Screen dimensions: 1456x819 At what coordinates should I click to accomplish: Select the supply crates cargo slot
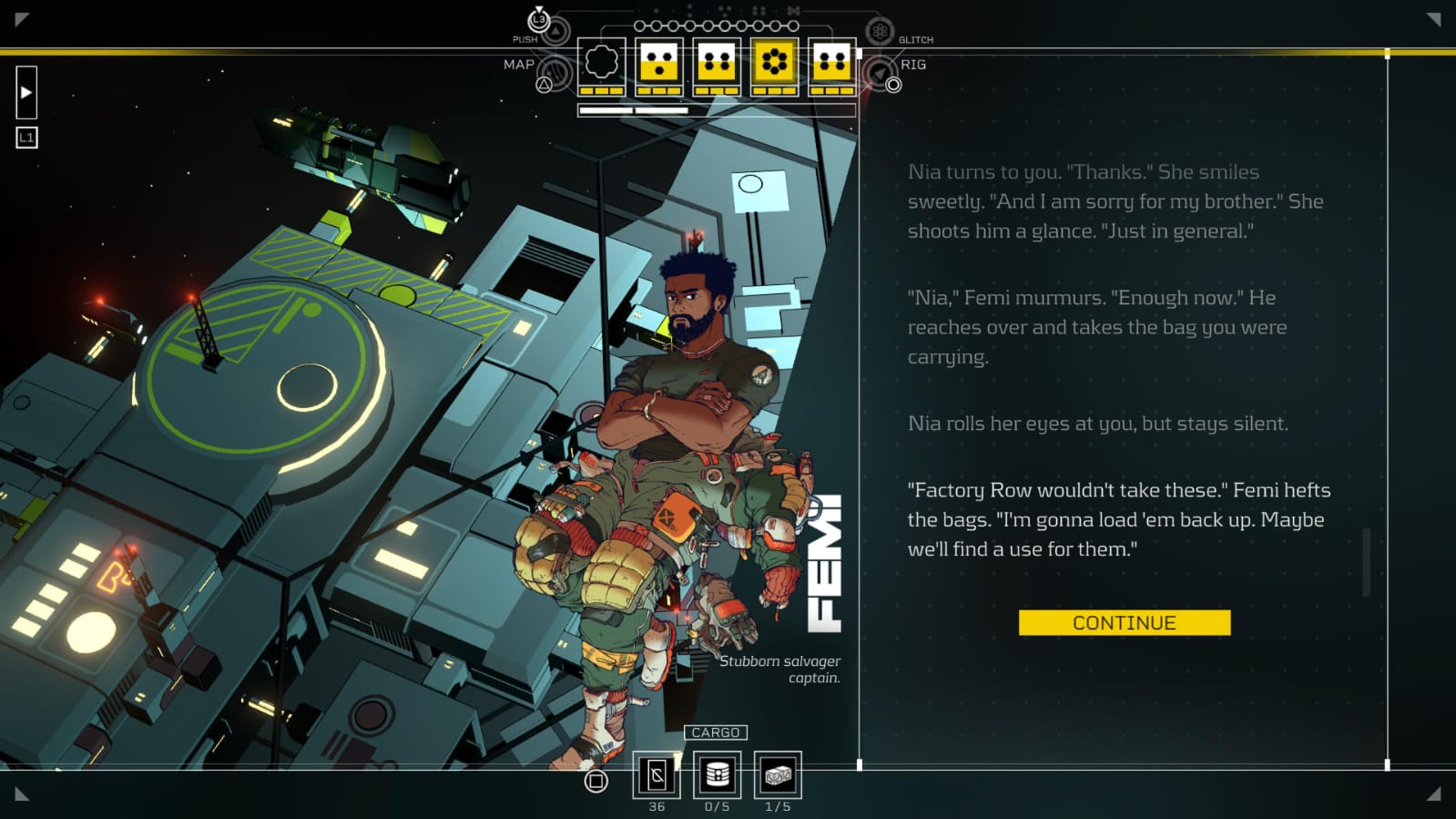tap(778, 775)
